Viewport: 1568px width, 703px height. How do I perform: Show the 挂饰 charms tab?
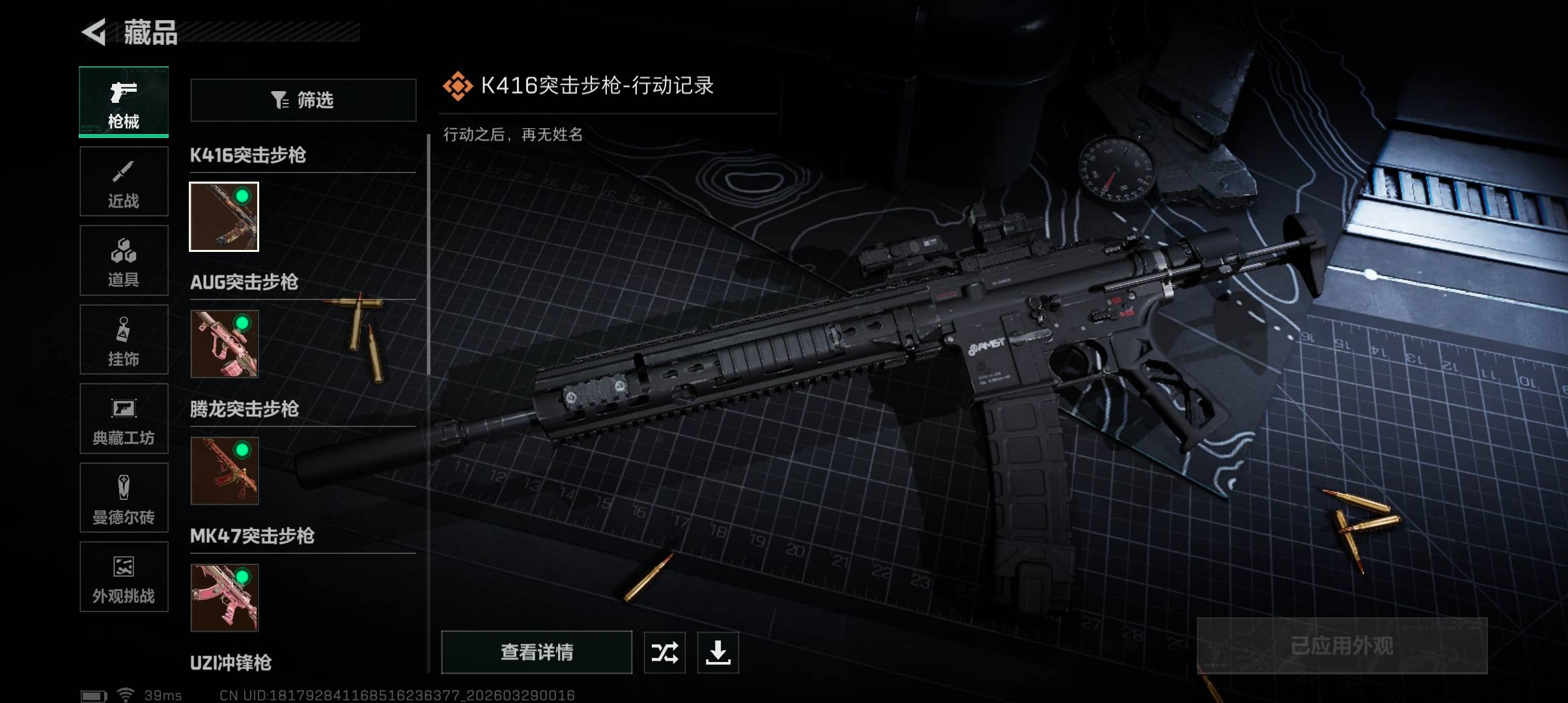click(124, 339)
